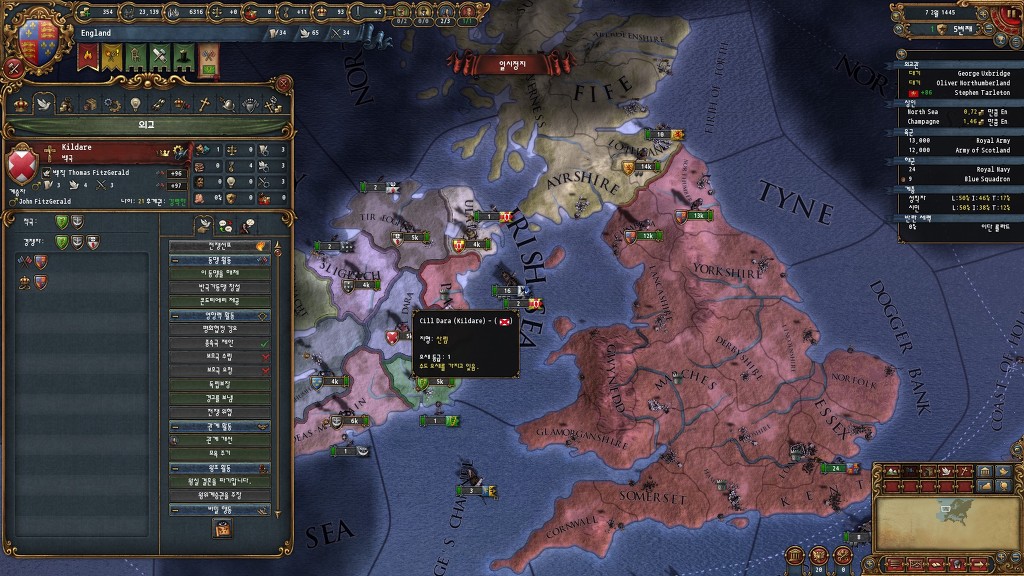Screen dimensions: 1024x576
Task: Switch to the dove diplomacy tab
Action: click(x=43, y=103)
